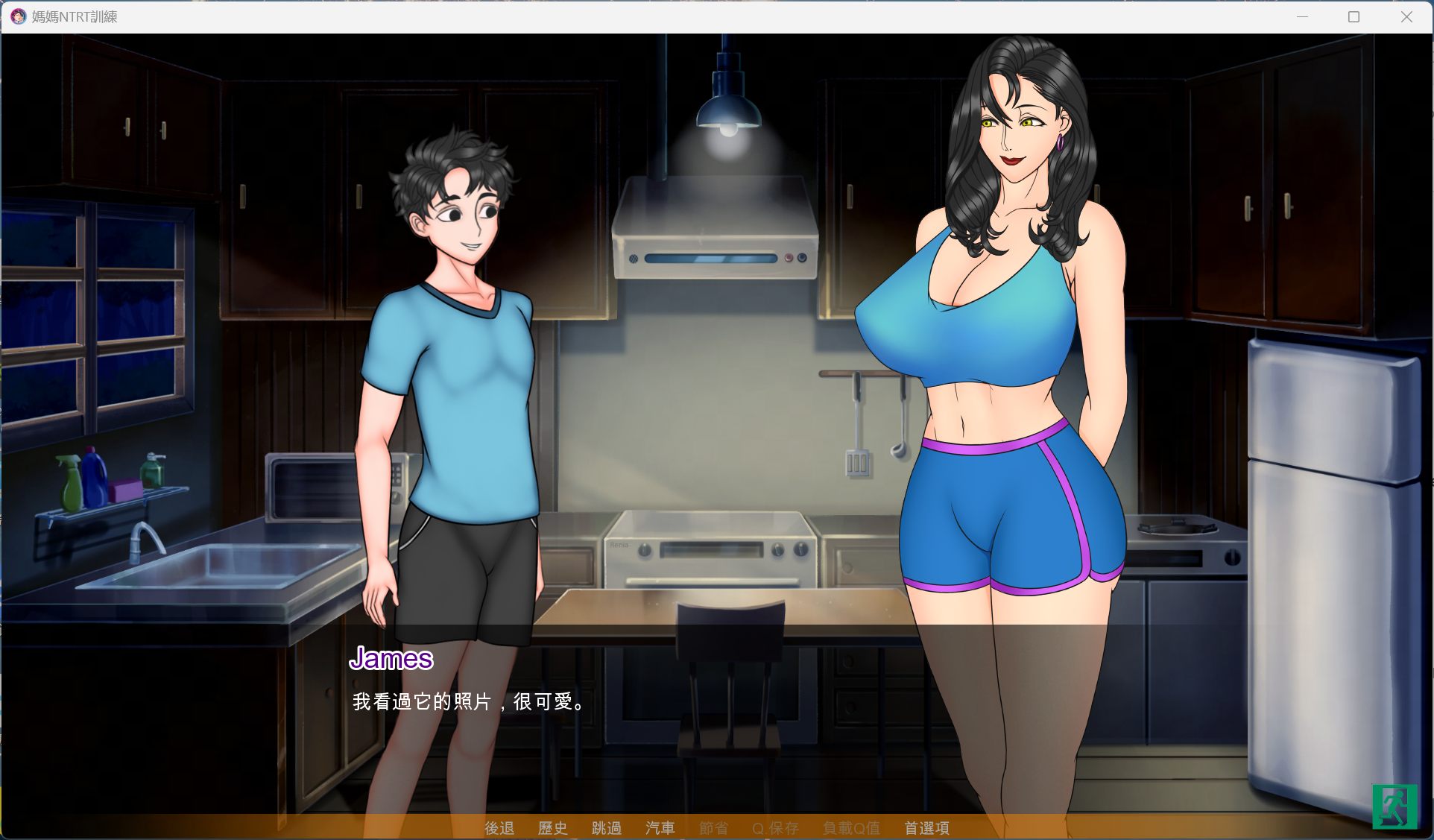Click the 後退 (back) button
This screenshot has width=1434, height=840.
point(499,828)
